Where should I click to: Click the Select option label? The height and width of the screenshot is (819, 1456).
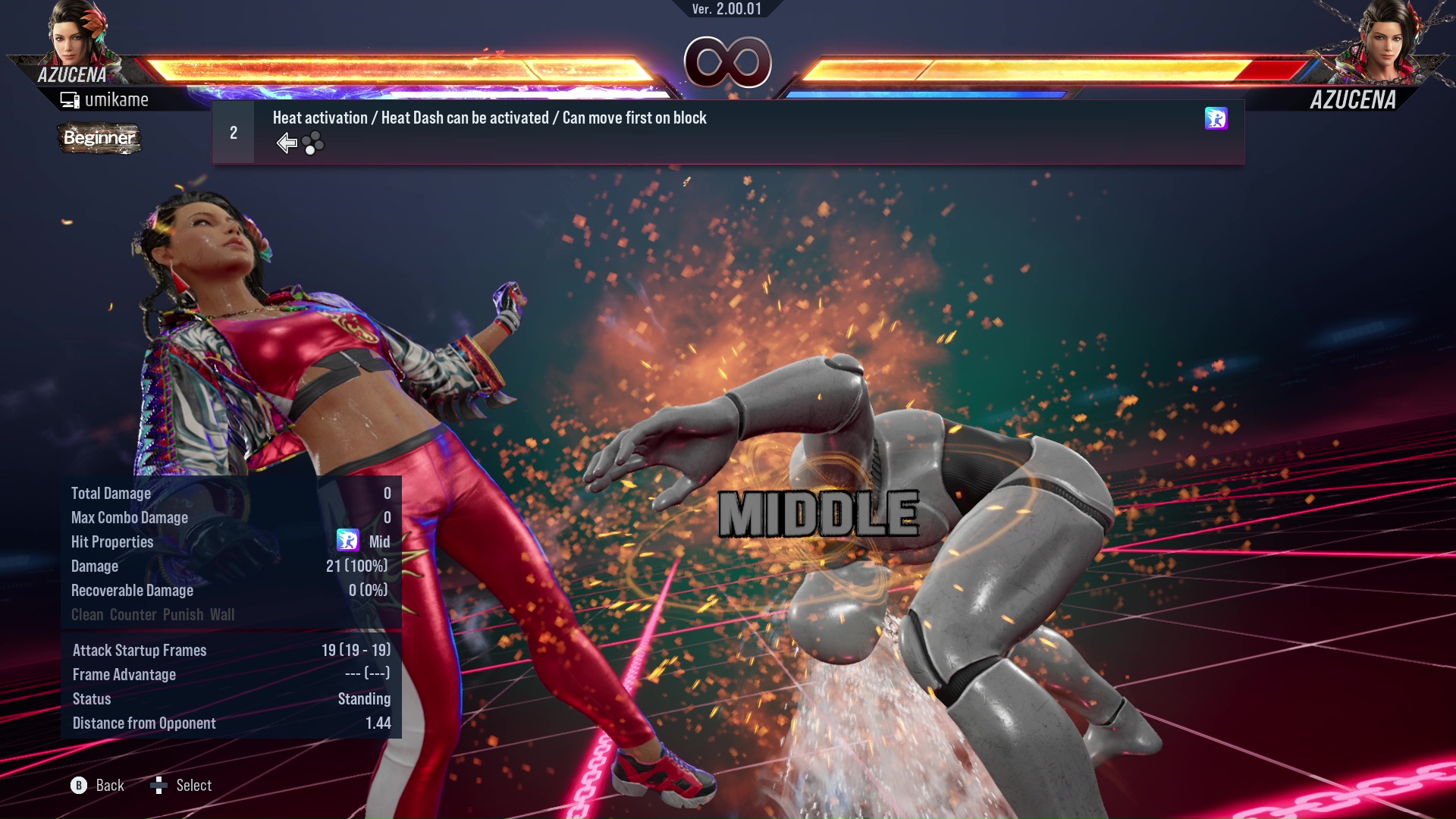tap(193, 786)
